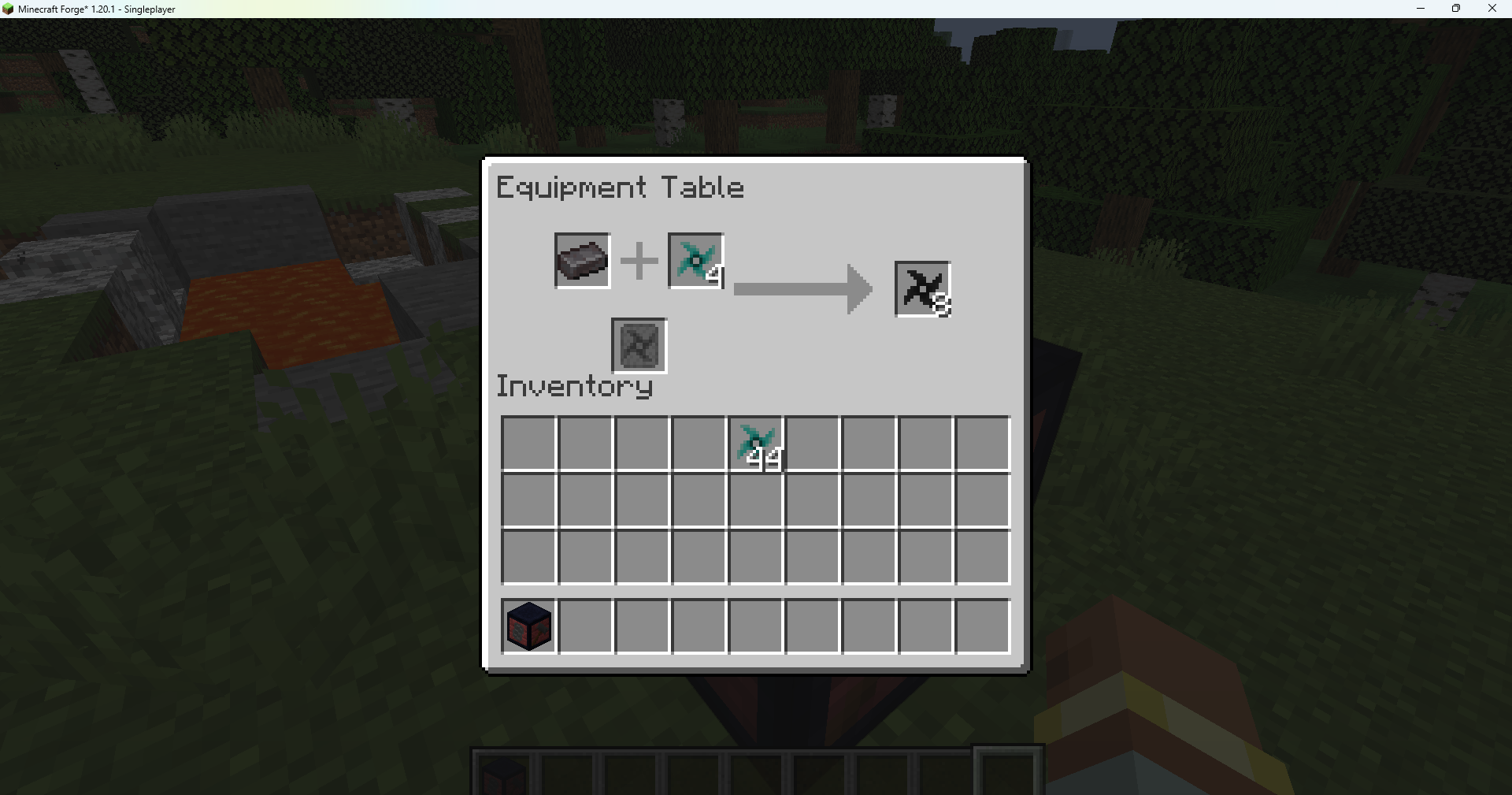Pick up the netherite ingot from the input slot
Image resolution: width=1512 pixels, height=795 pixels.
582,260
